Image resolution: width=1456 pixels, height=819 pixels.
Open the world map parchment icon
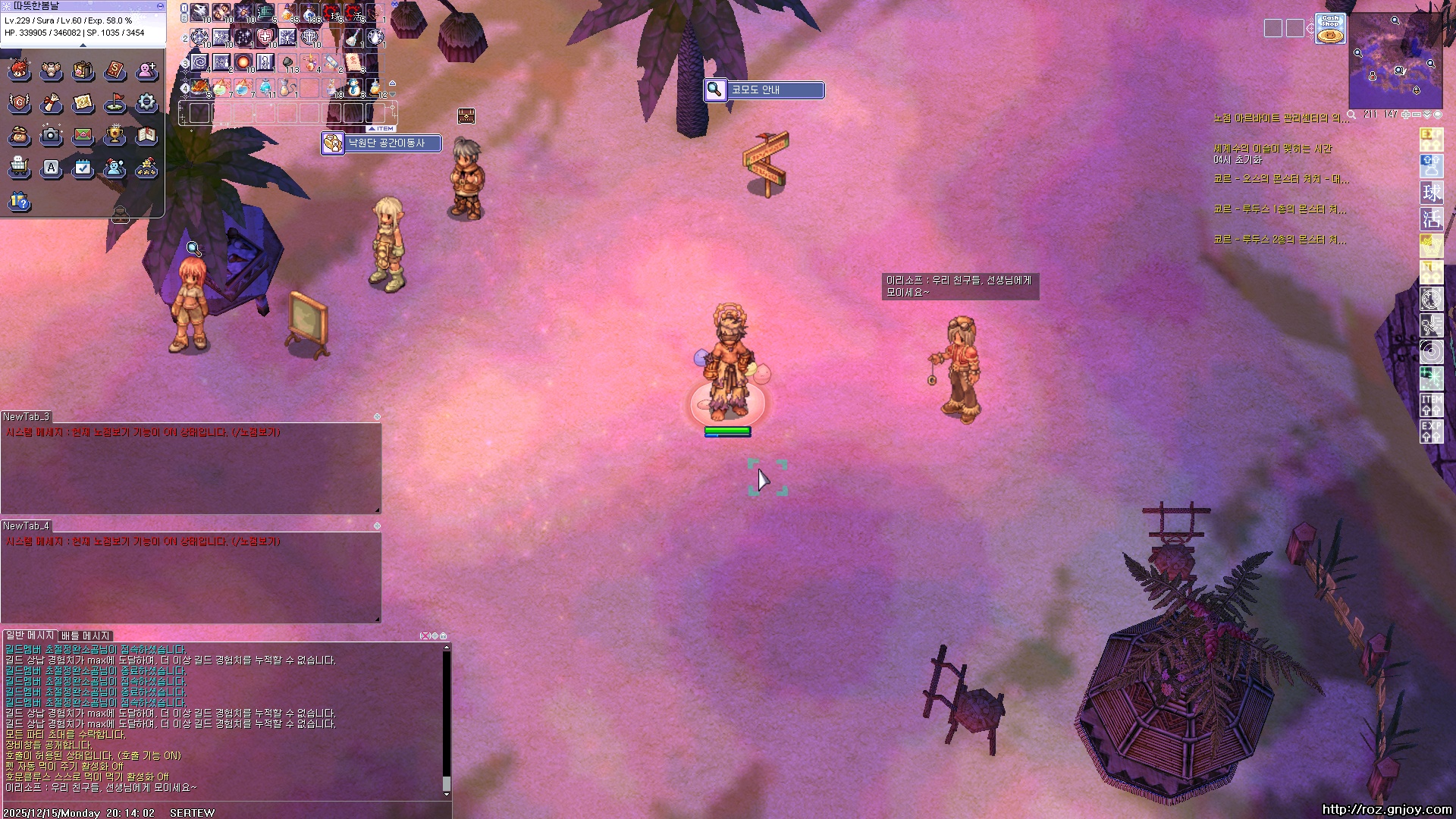[83, 102]
